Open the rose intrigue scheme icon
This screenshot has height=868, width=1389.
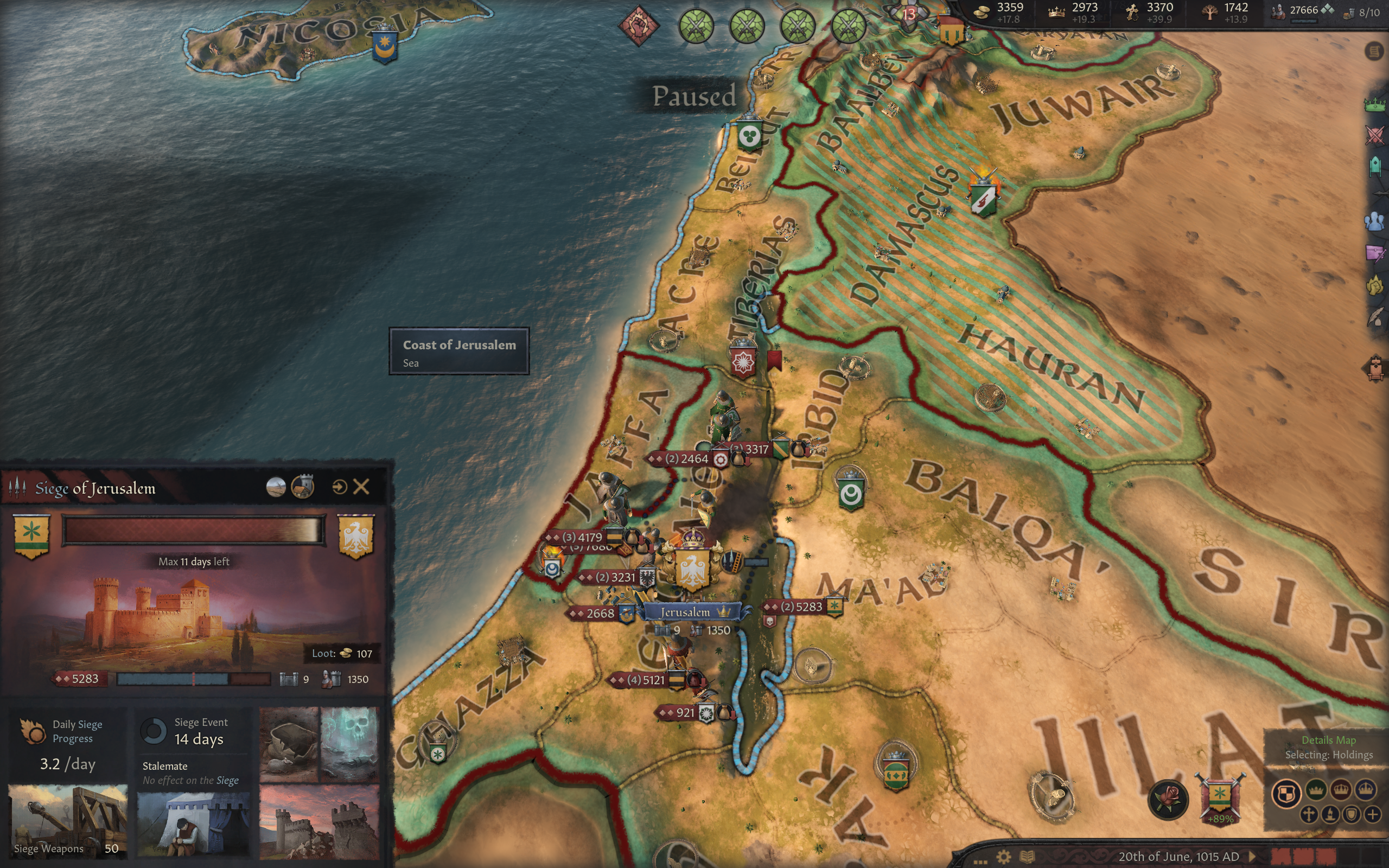(1168, 798)
